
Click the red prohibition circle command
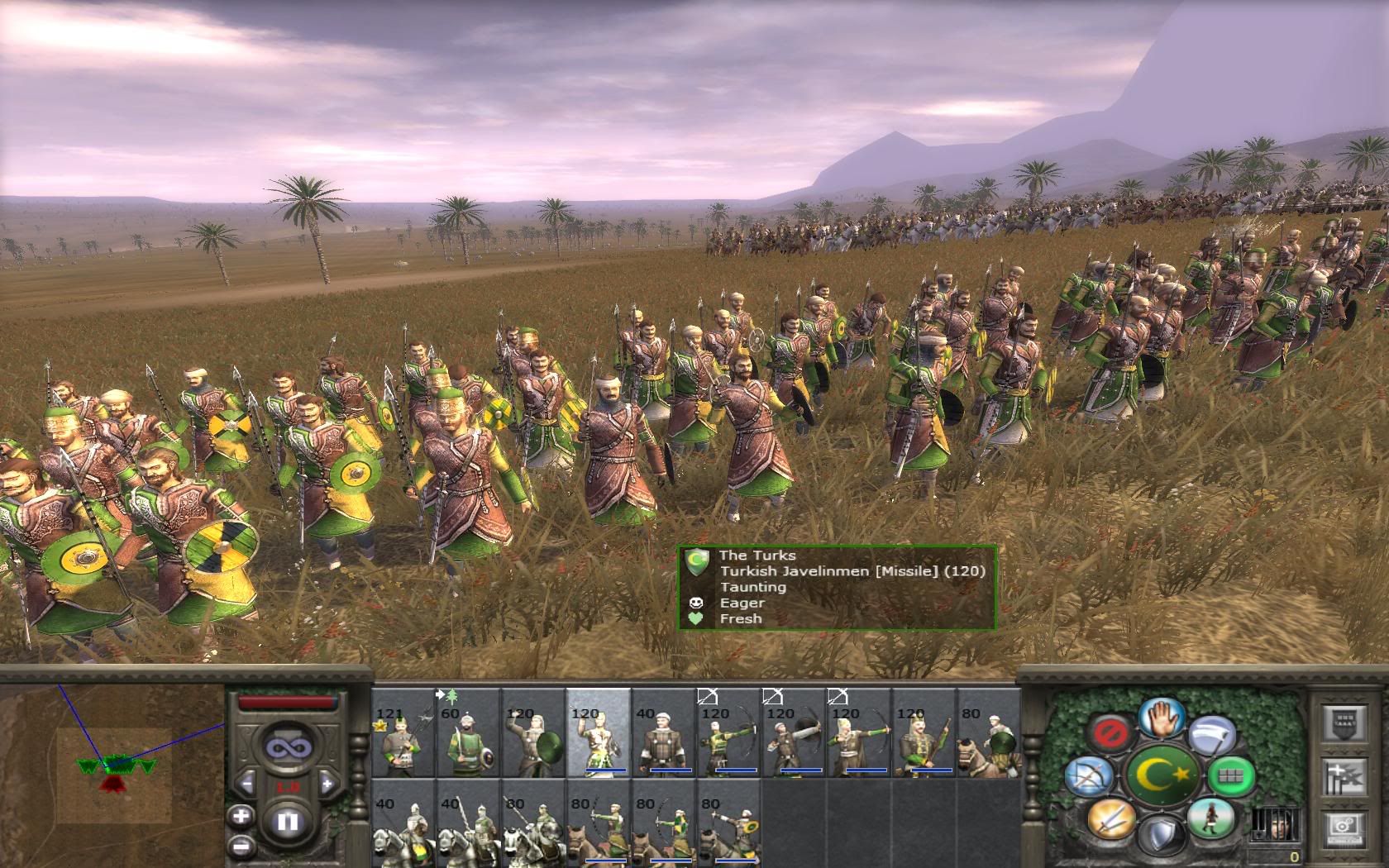point(1106,732)
